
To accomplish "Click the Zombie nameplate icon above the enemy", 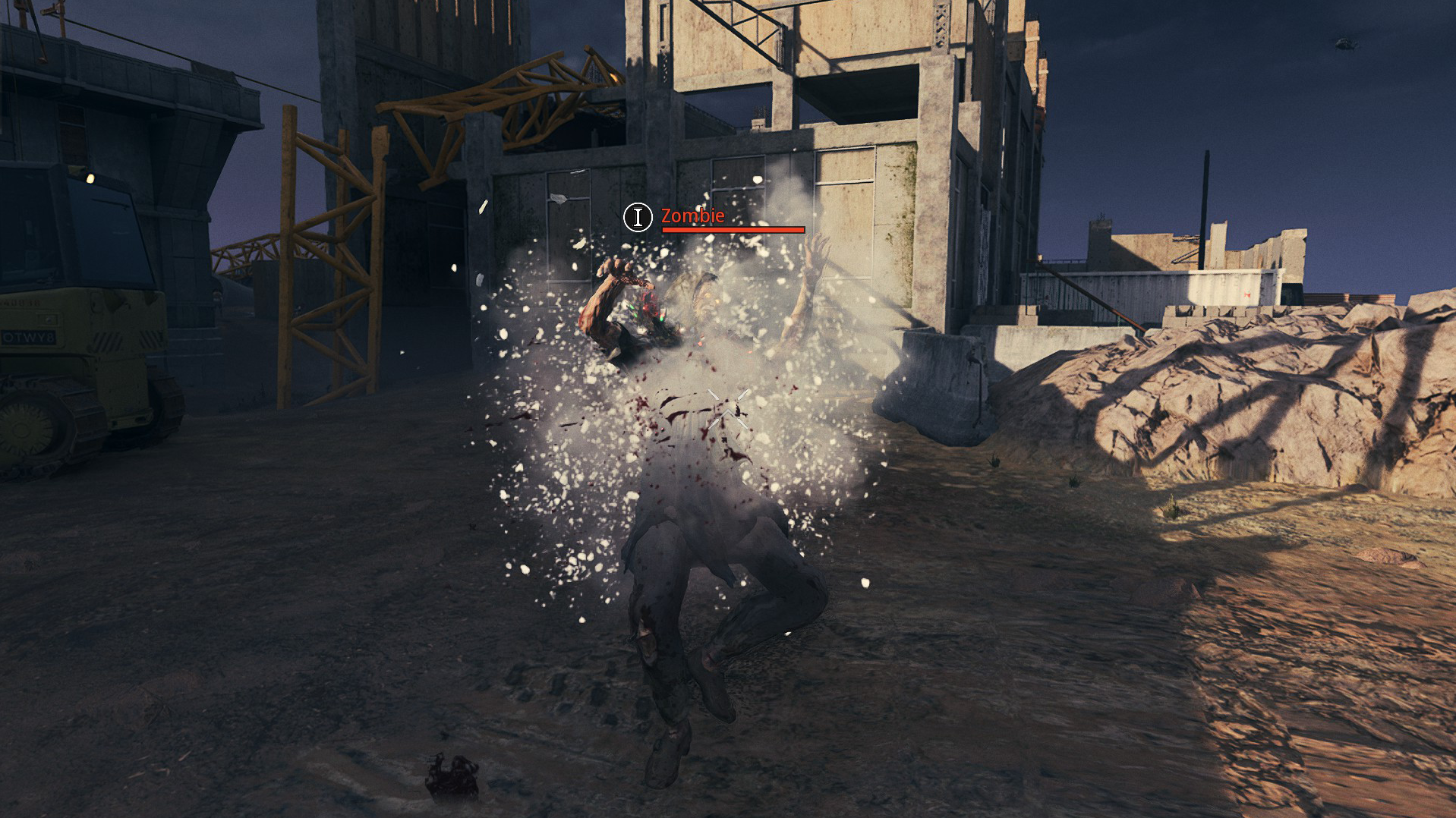I will point(638,219).
